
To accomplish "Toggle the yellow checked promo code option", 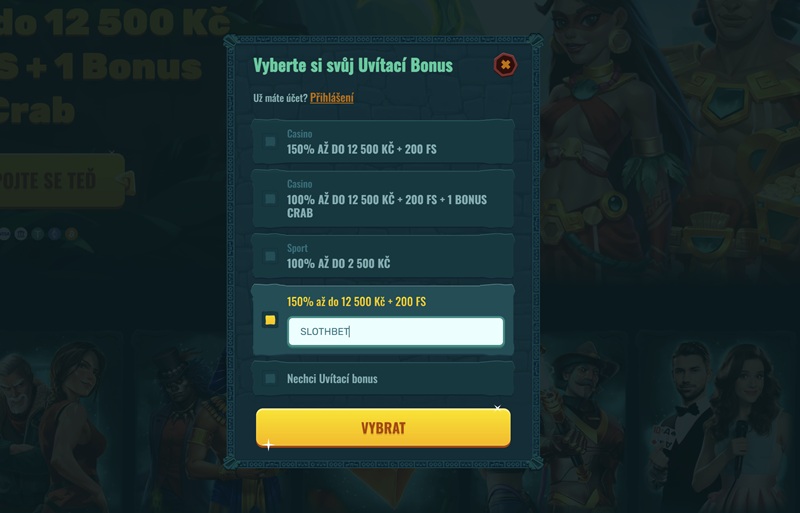I will (270, 320).
